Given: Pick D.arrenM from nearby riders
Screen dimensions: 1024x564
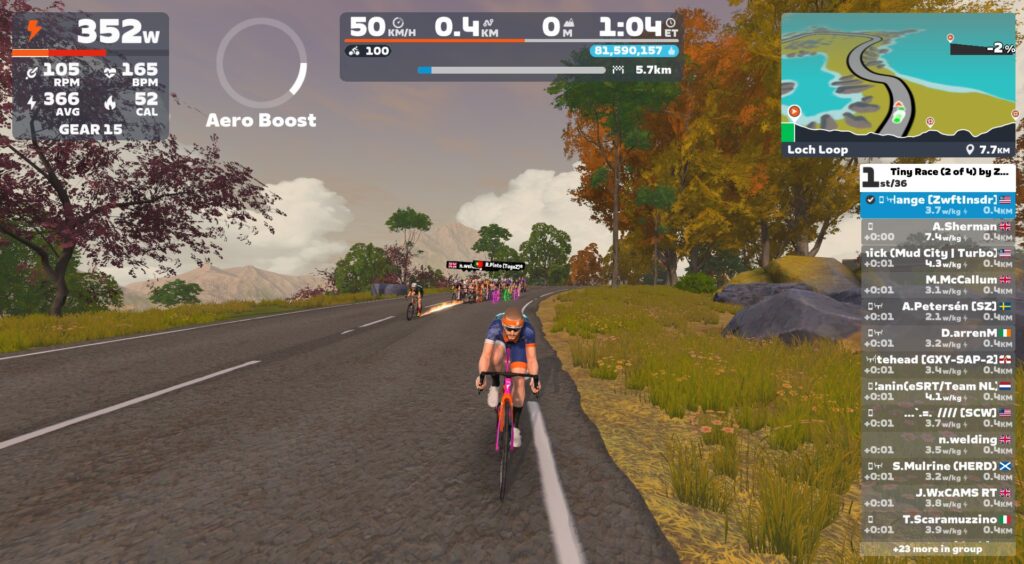Looking at the screenshot, I should click(x=938, y=337).
